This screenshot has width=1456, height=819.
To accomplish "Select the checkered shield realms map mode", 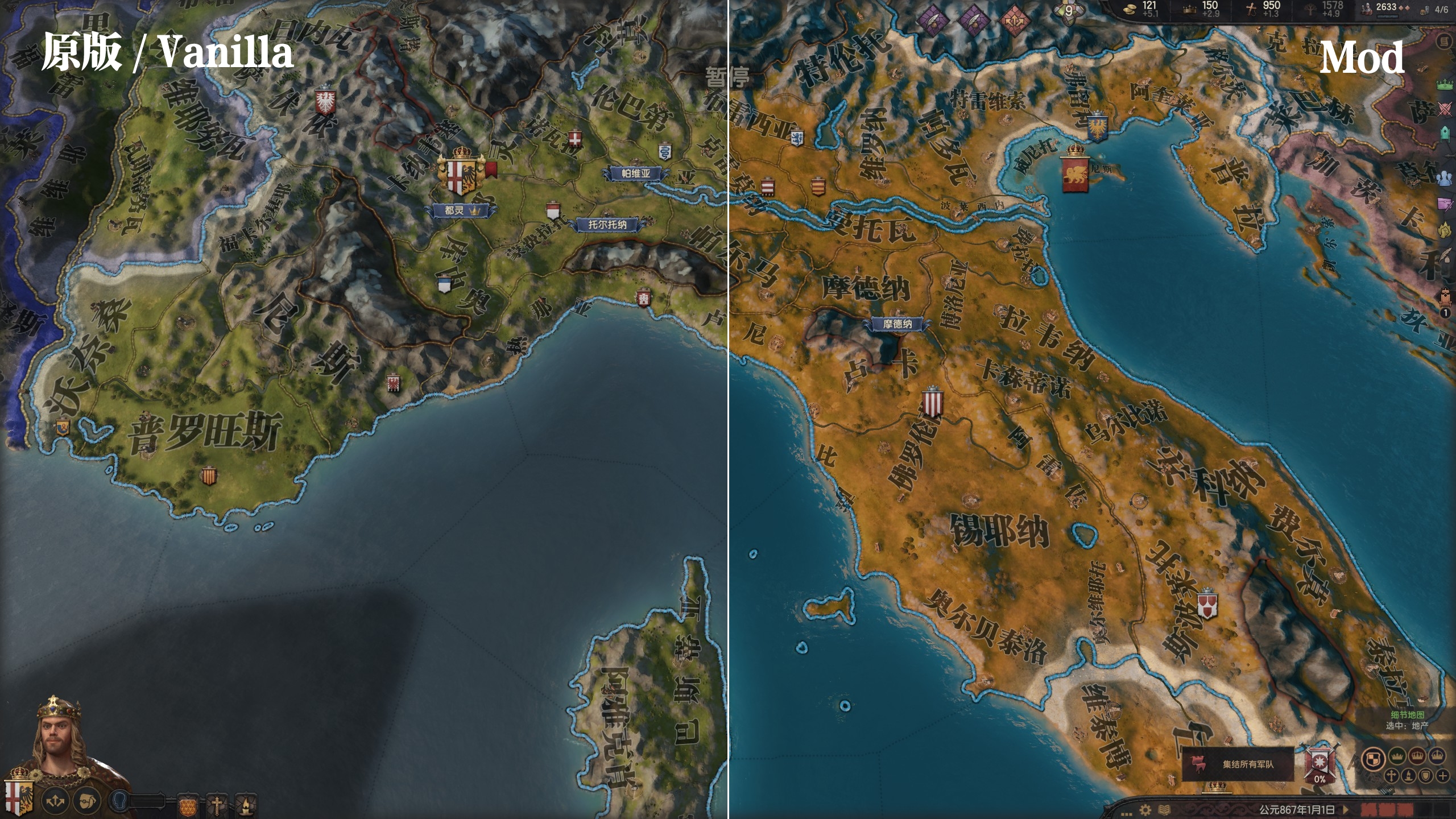I will click(x=1373, y=758).
